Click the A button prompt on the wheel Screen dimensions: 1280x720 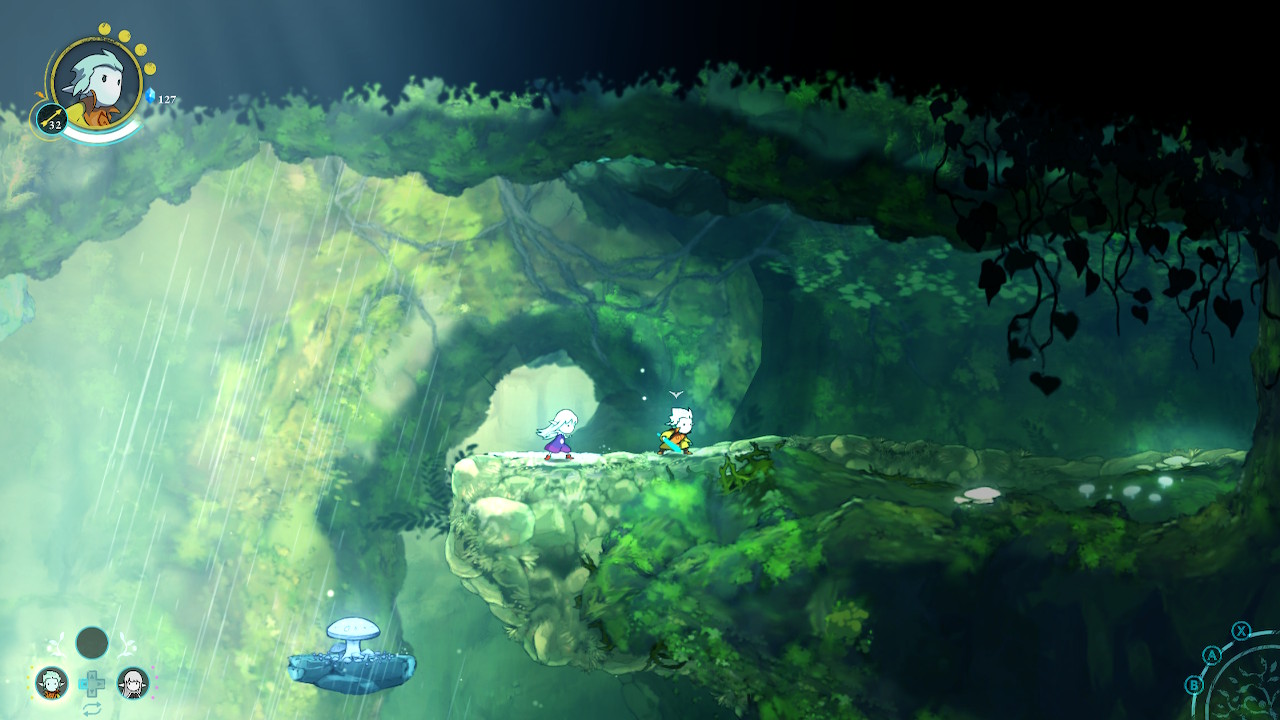pyautogui.click(x=1212, y=654)
